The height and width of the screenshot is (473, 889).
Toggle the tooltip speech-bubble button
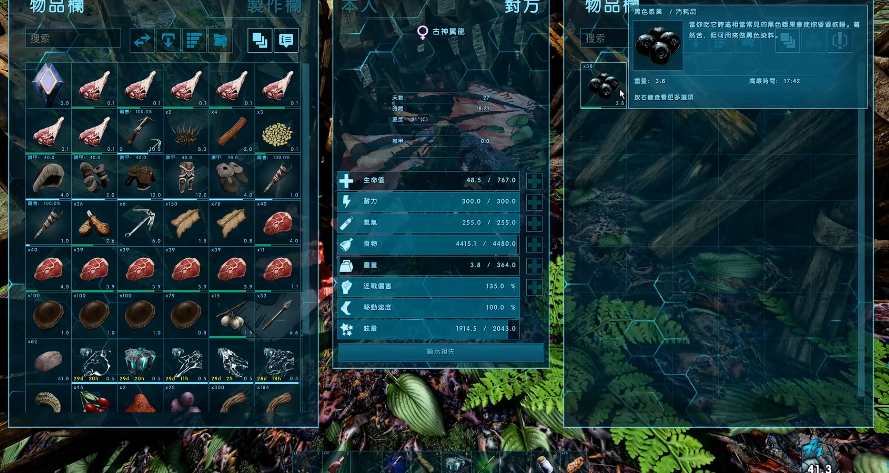tap(286, 40)
